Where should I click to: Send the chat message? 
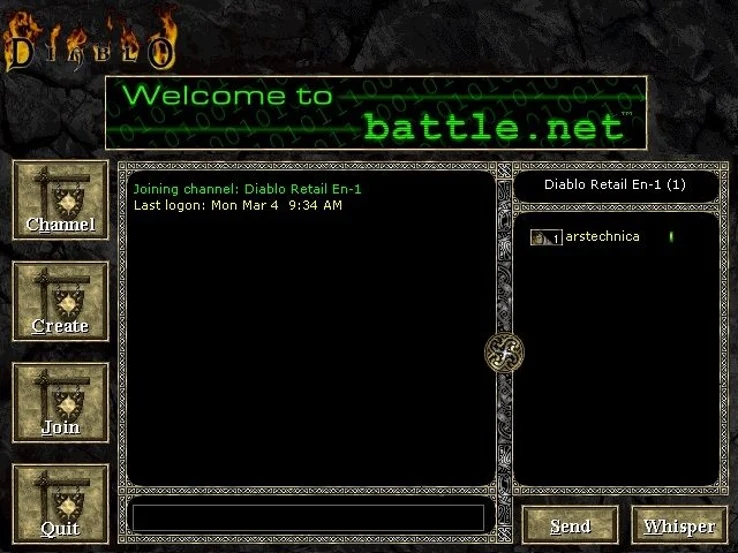pos(570,525)
